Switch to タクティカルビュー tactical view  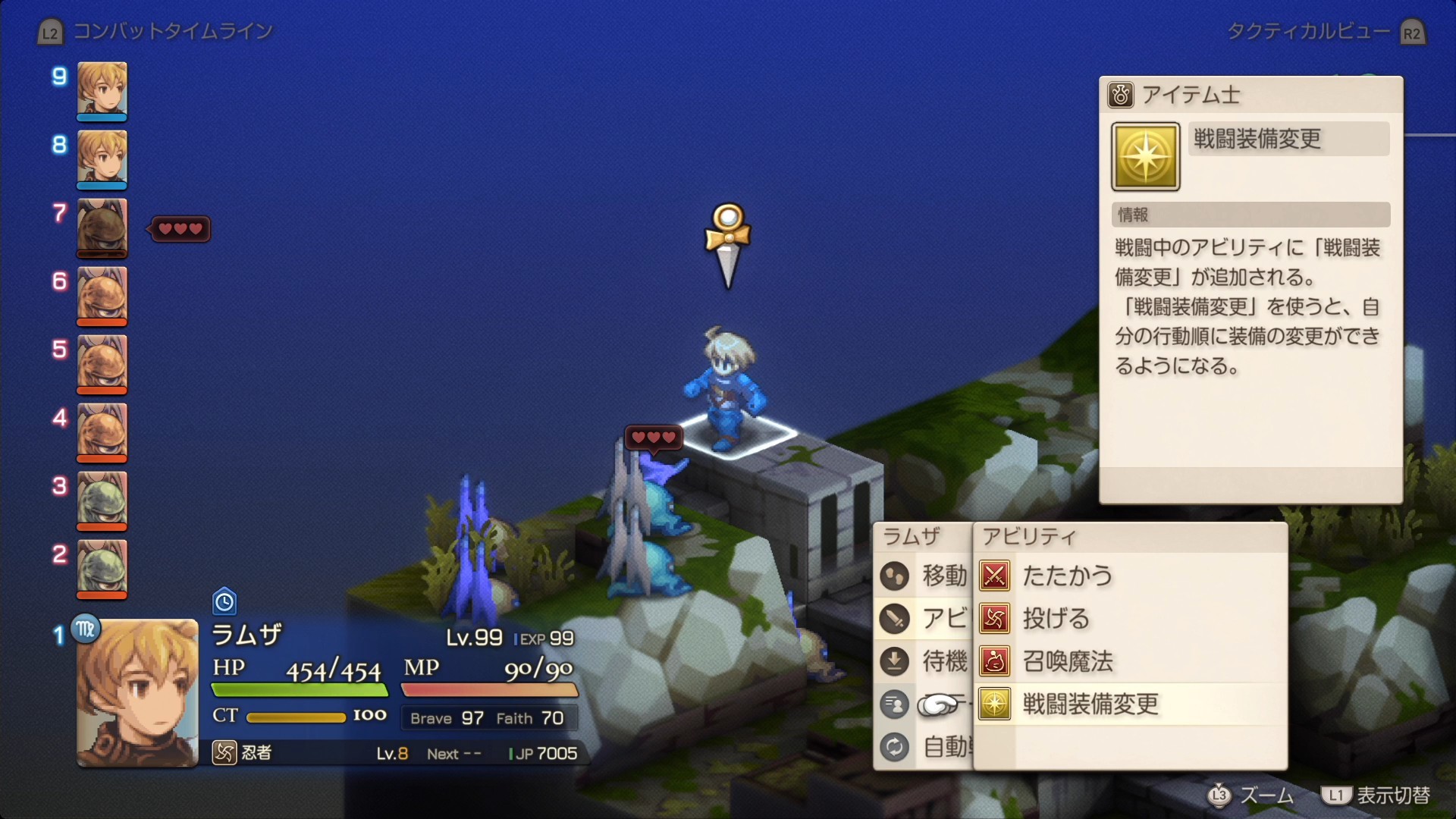point(1308,31)
